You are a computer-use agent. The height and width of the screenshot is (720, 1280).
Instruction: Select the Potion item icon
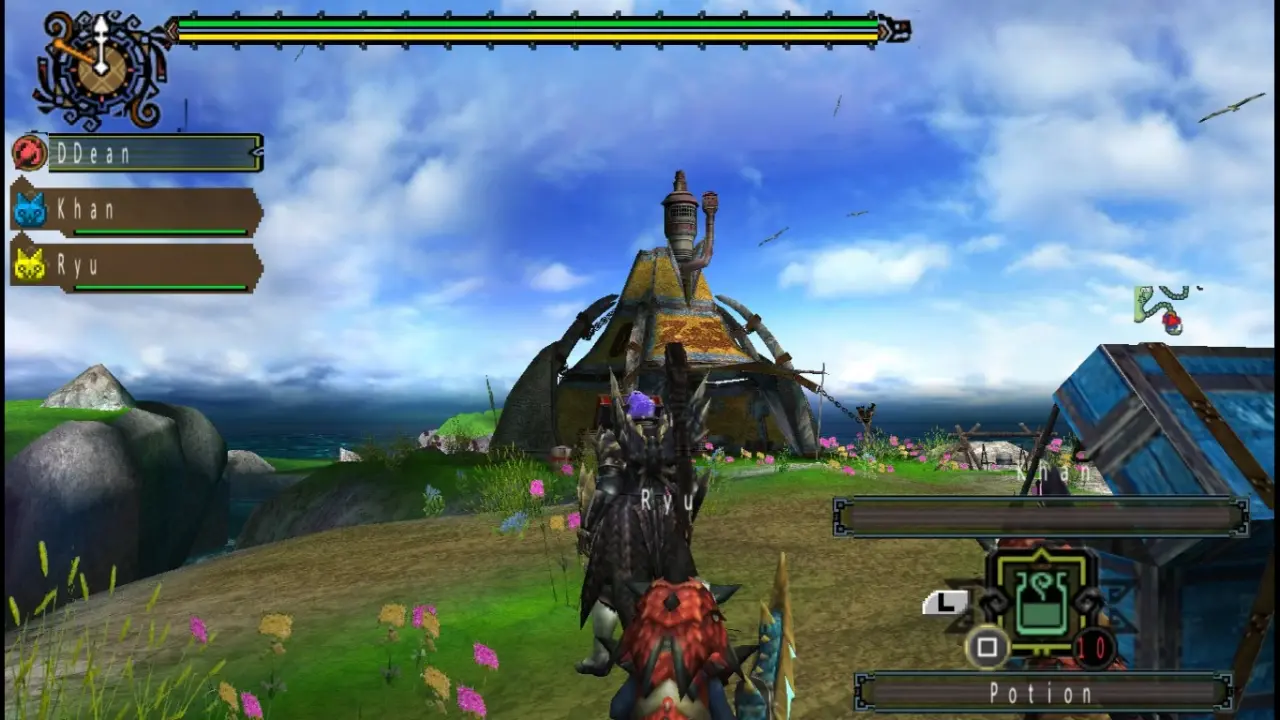1040,602
